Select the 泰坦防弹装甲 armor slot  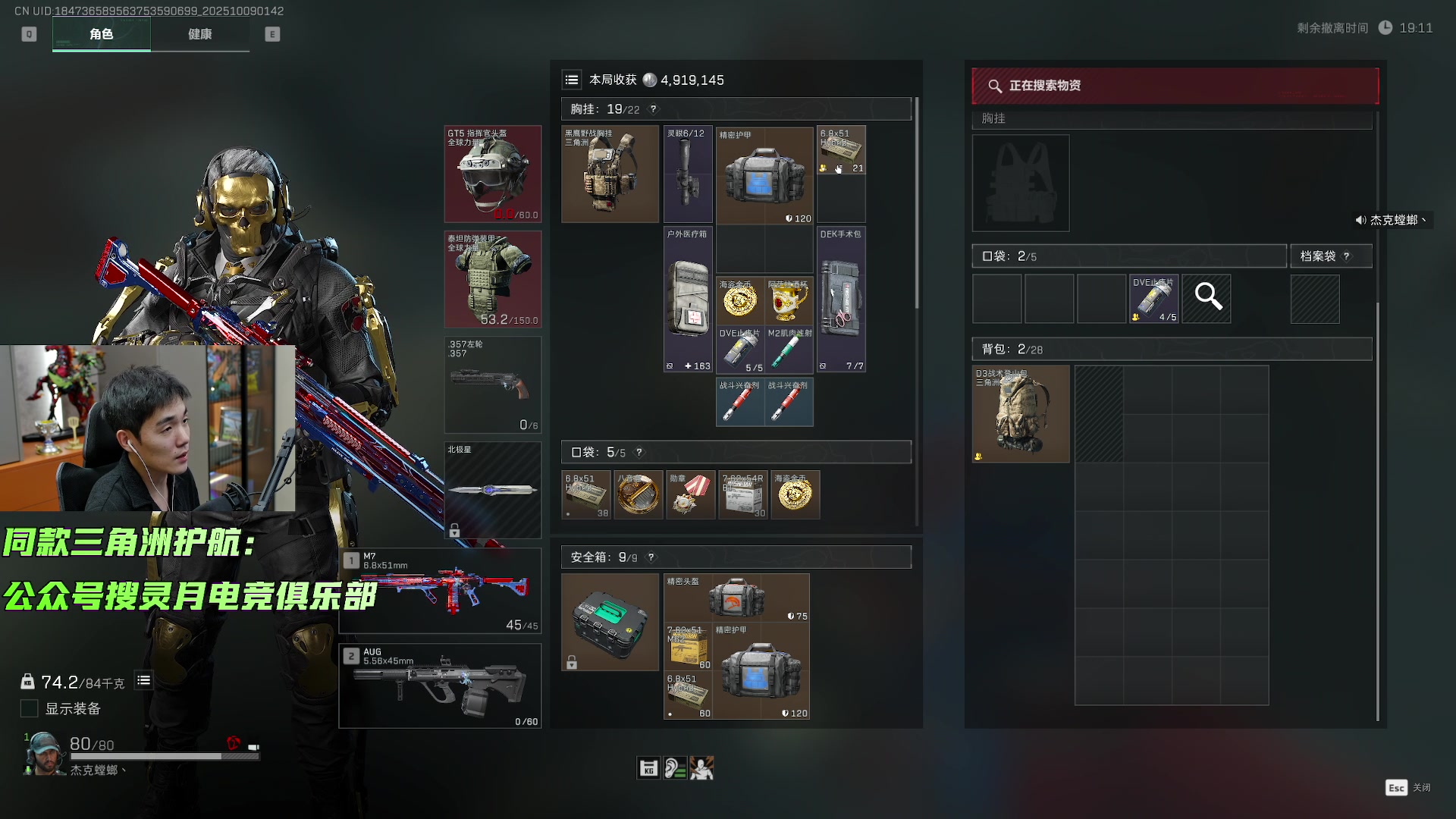click(493, 279)
